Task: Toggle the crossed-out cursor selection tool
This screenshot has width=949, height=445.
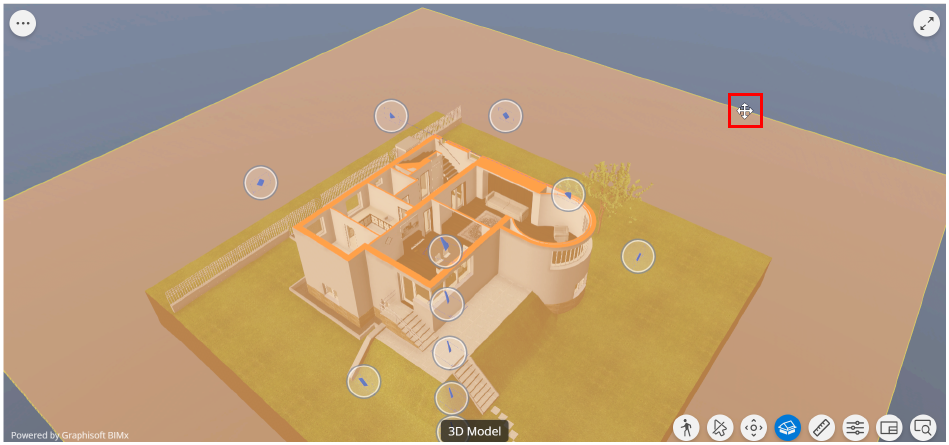Action: click(719, 428)
